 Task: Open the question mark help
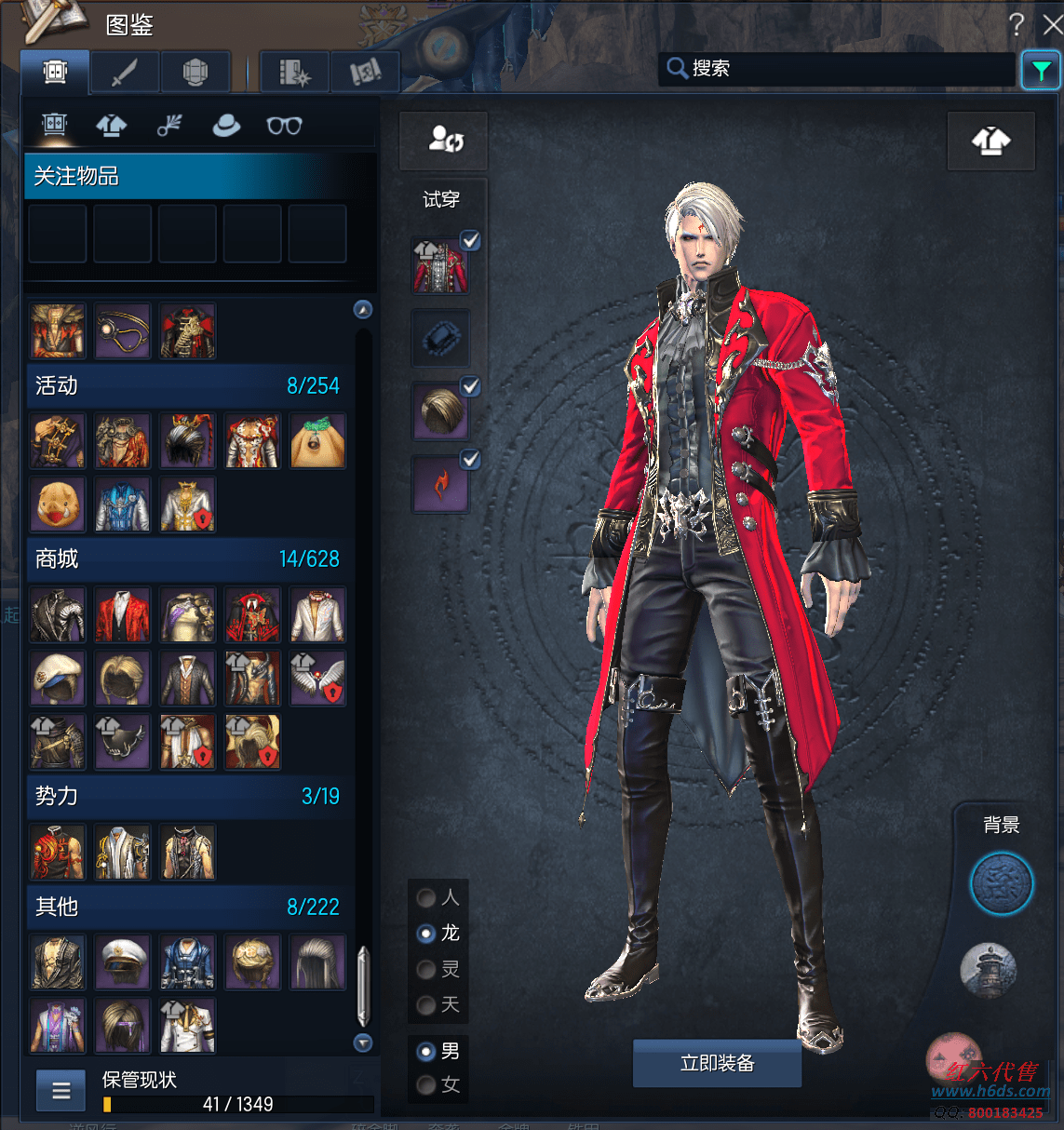click(1016, 24)
